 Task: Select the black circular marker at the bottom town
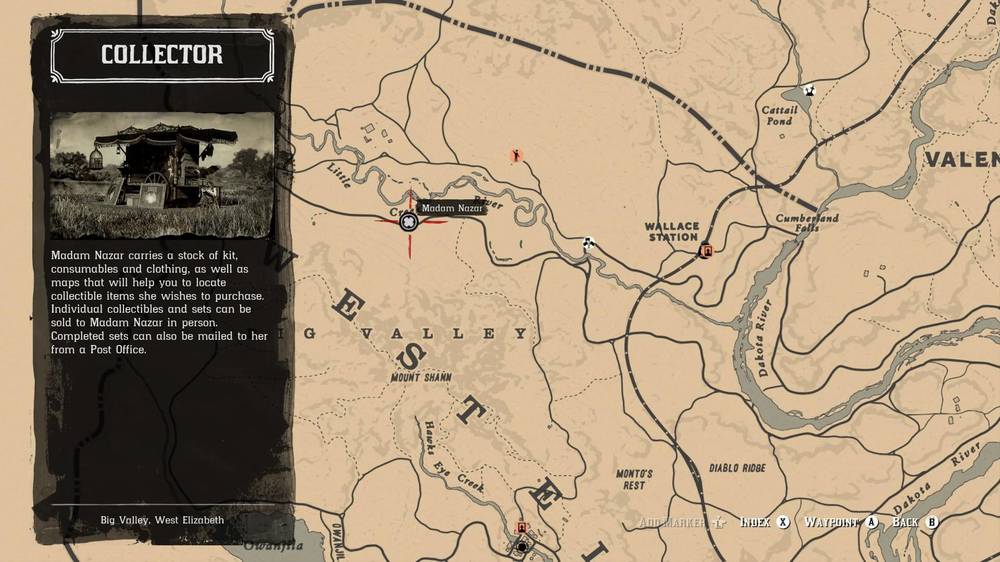click(x=521, y=546)
